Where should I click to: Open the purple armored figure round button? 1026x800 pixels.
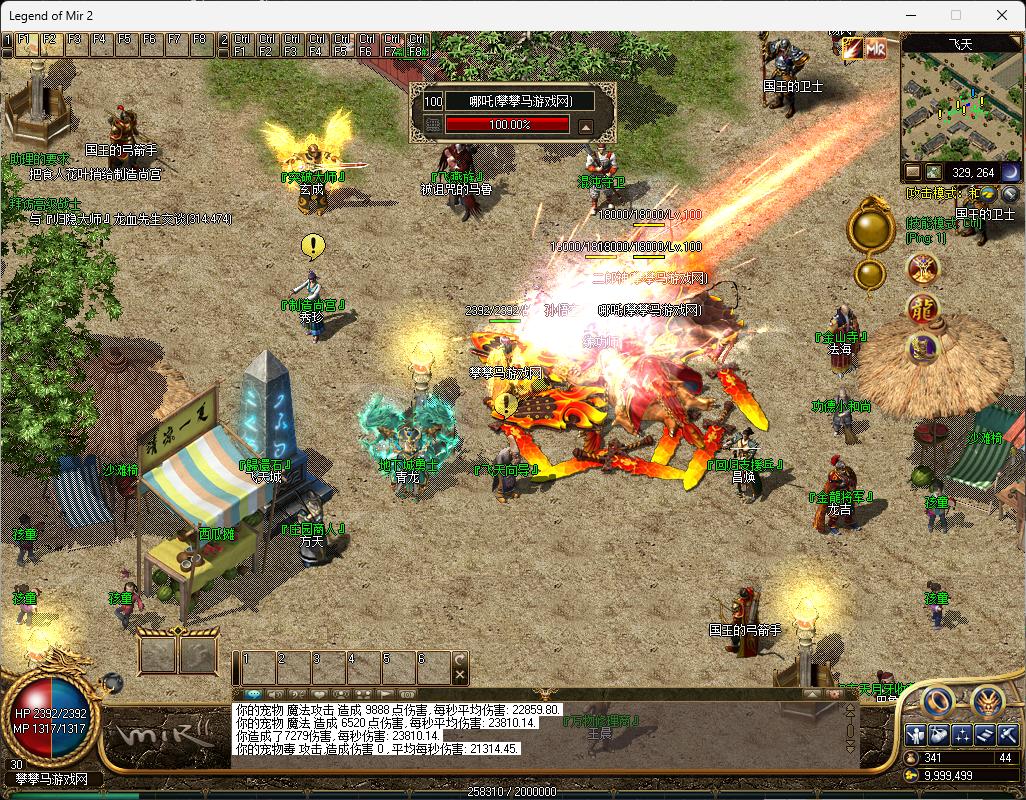pyautogui.click(x=922, y=348)
